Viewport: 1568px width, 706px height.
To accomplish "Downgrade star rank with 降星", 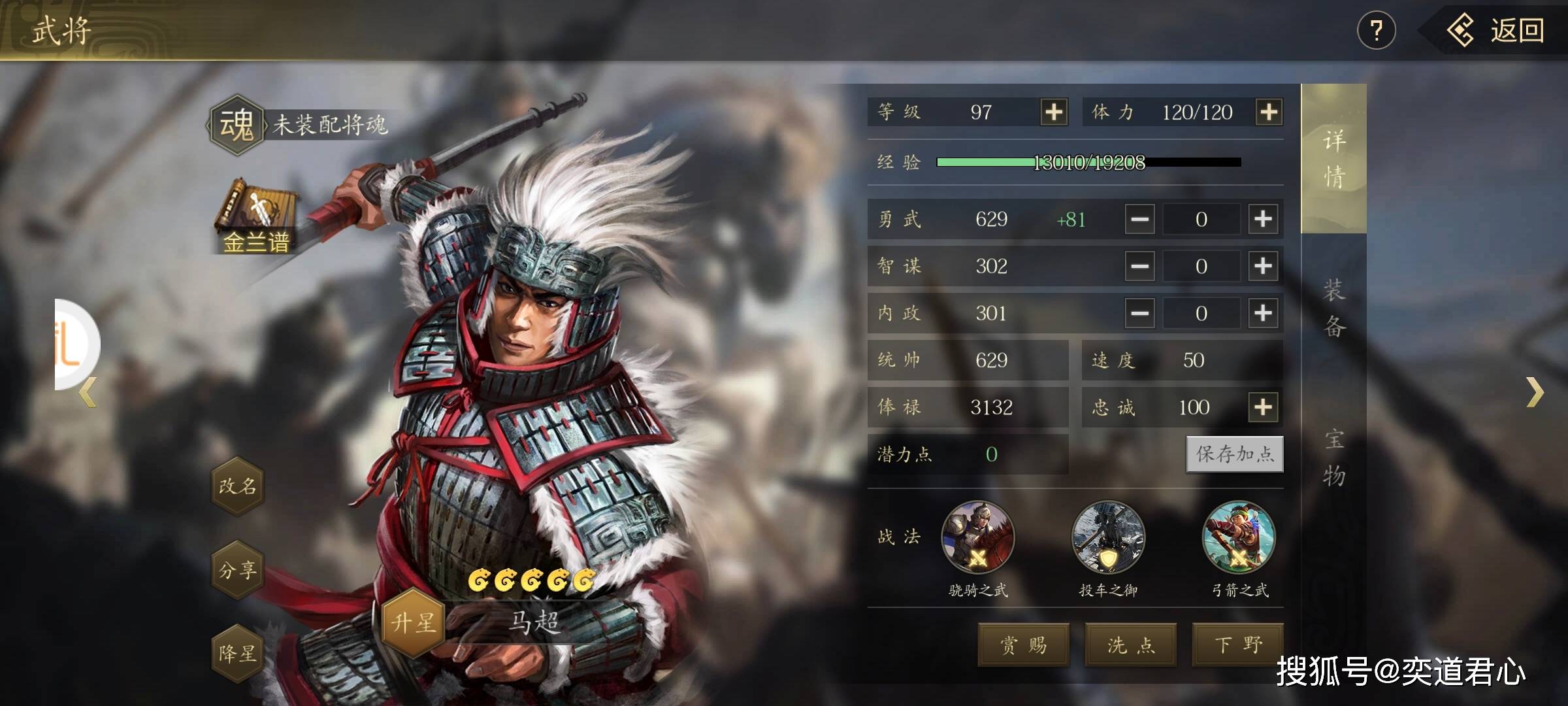I will [x=238, y=652].
